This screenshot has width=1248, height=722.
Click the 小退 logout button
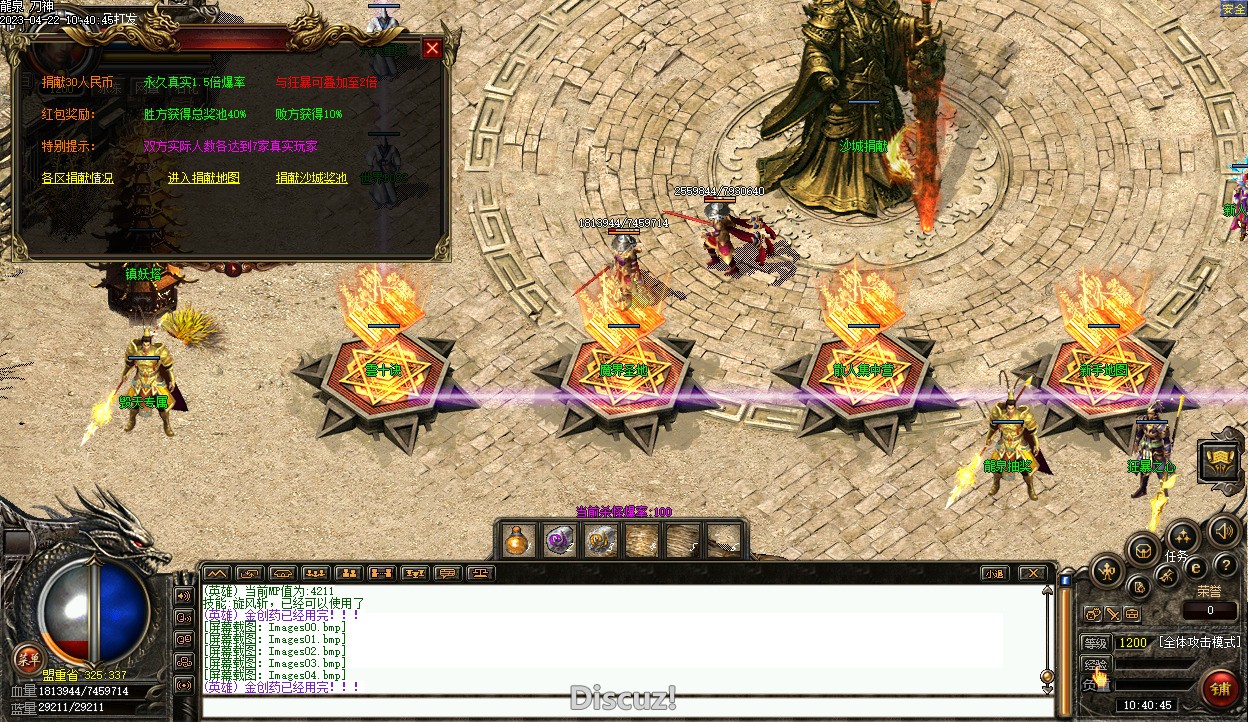993,573
